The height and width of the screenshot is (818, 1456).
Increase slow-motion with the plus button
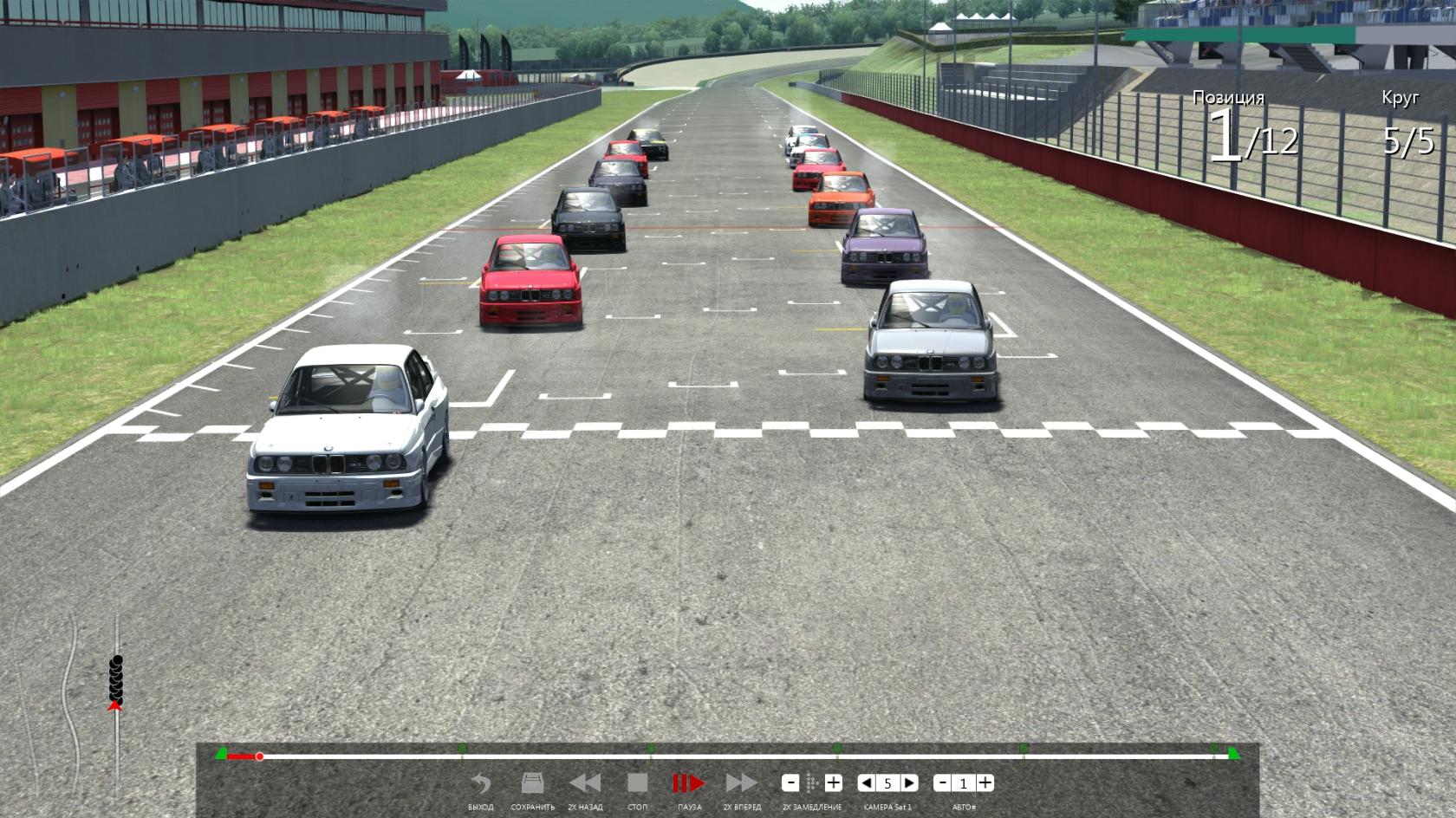click(833, 783)
